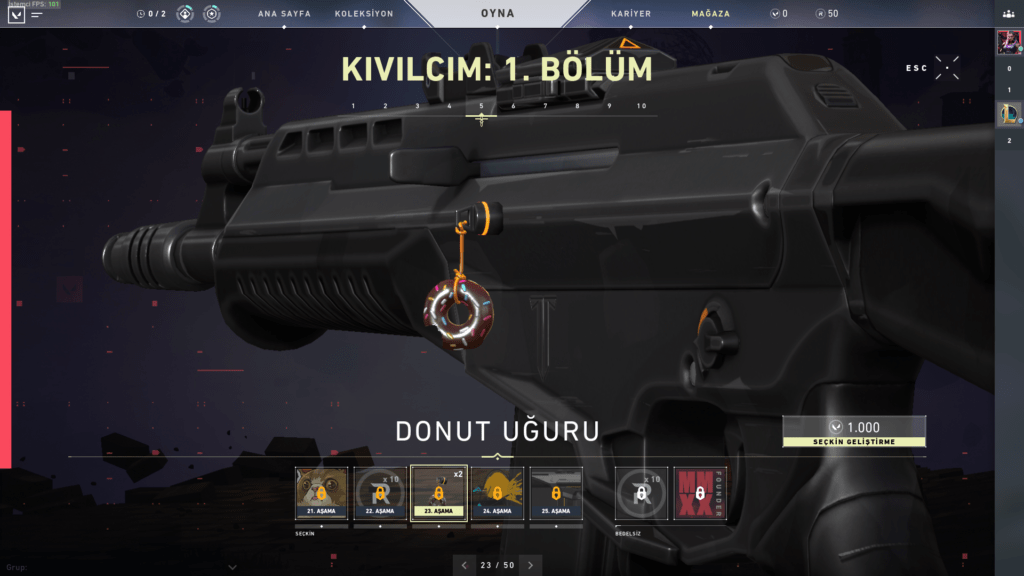Click the central OYNA button
1024x576 pixels.
497,14
